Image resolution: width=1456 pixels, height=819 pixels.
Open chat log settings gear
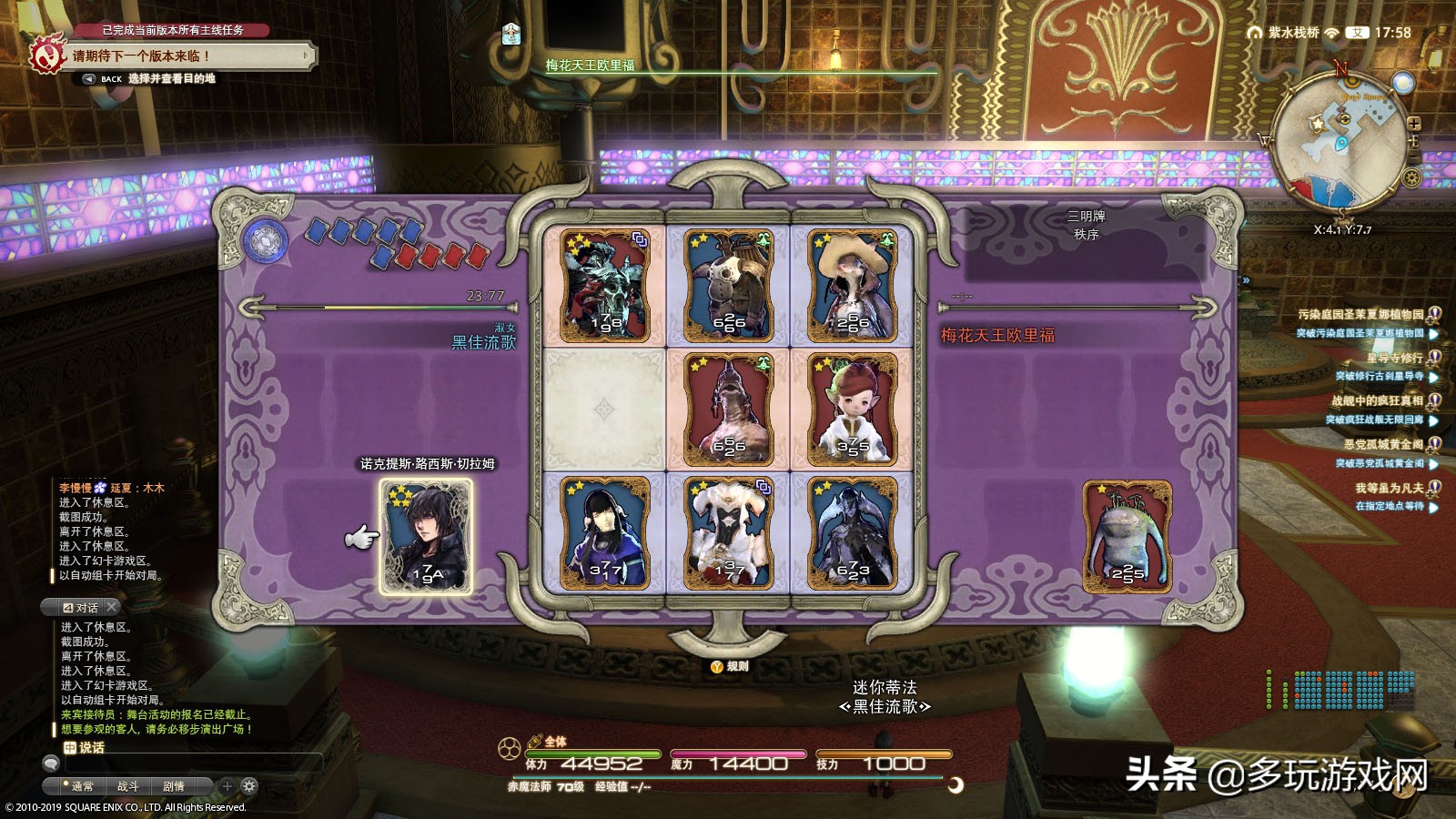point(249,786)
